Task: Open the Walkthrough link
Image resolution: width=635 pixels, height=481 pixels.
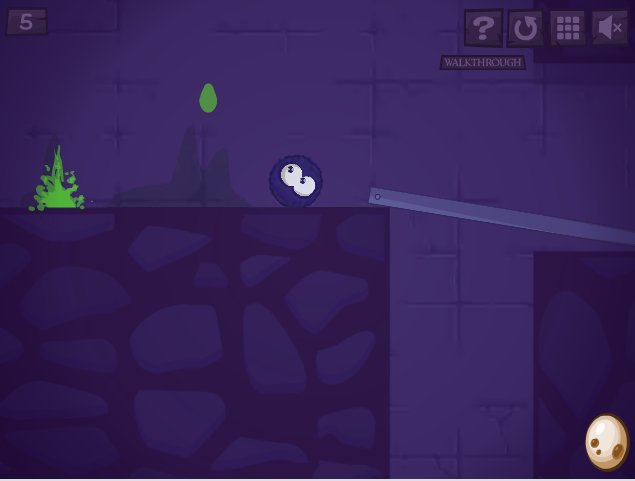Action: (482, 62)
